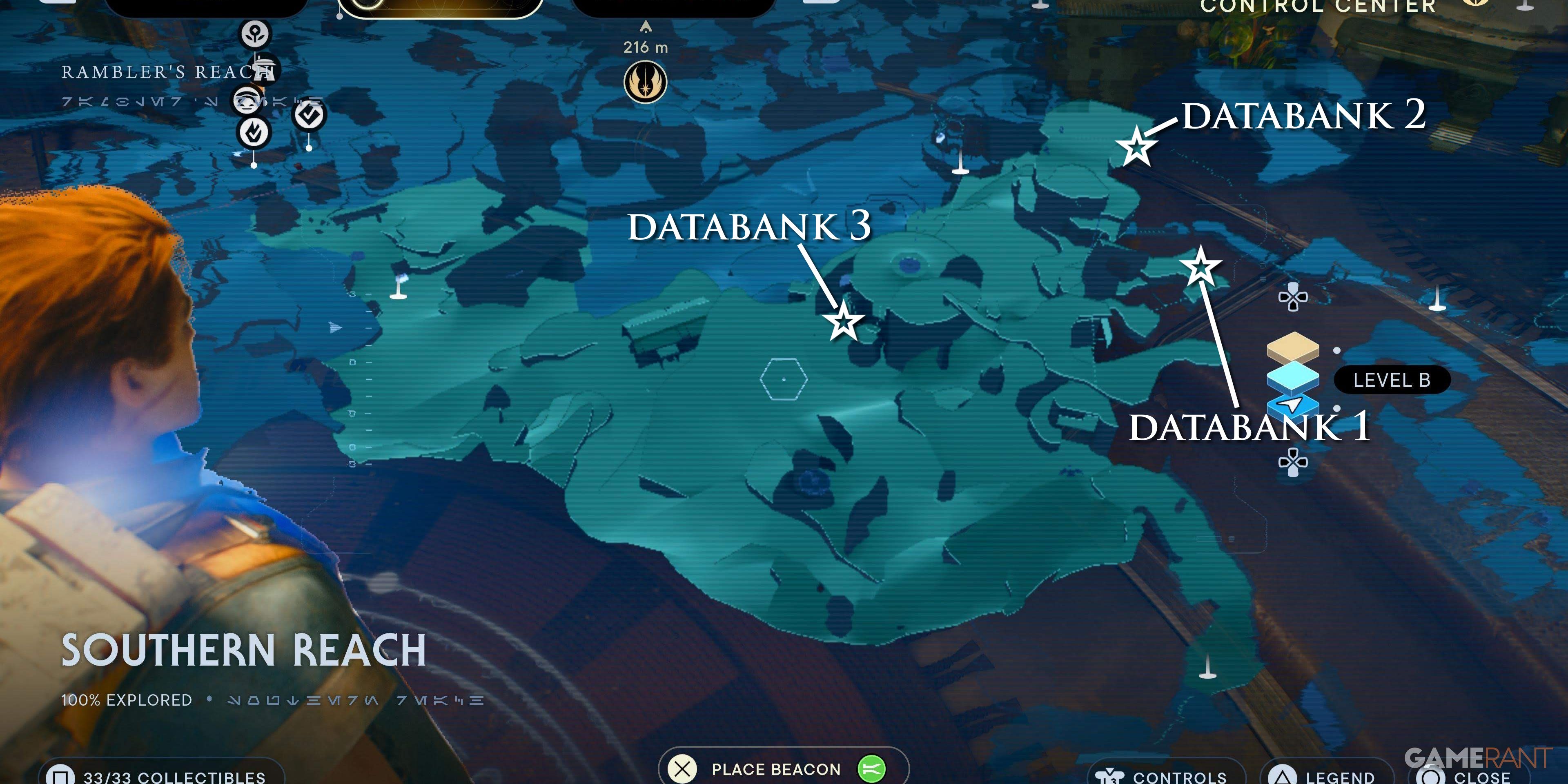Click the flower collectible icon near Rambler's Reach
This screenshot has height=784, width=1568.
(256, 33)
